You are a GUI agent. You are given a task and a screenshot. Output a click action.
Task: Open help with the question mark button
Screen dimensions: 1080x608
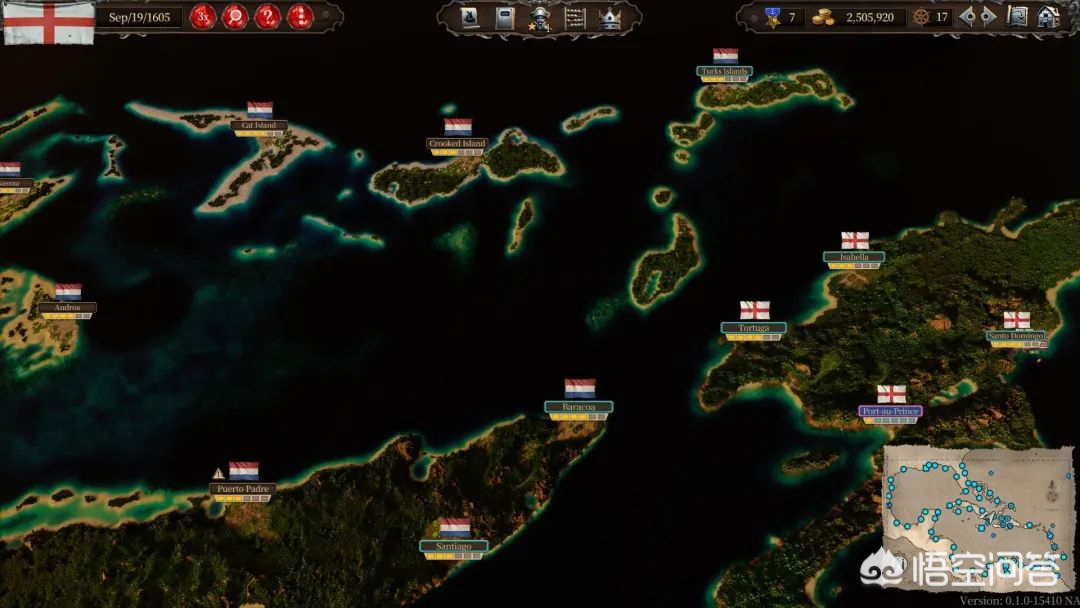[x=267, y=17]
